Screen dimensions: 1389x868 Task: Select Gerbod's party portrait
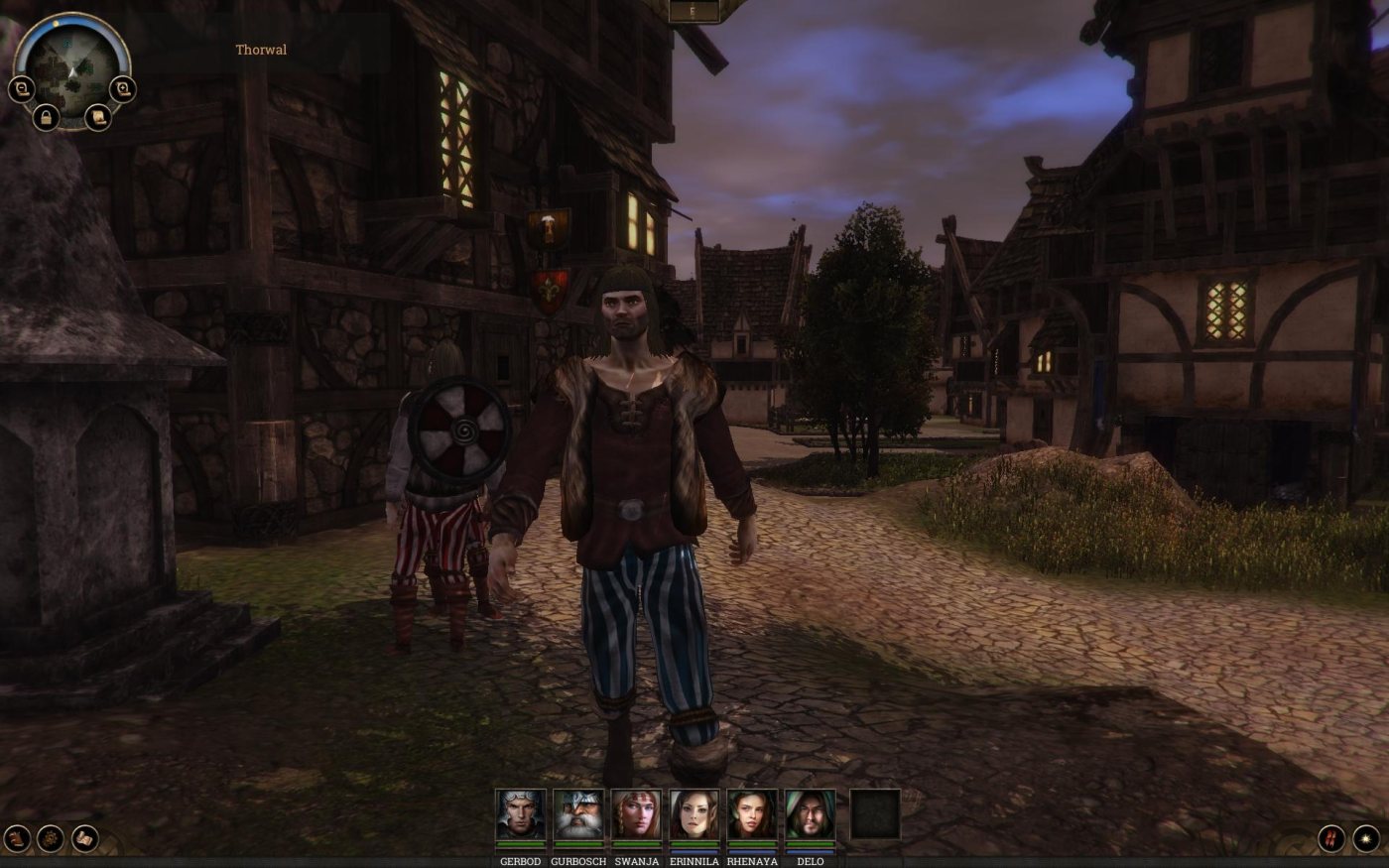521,815
